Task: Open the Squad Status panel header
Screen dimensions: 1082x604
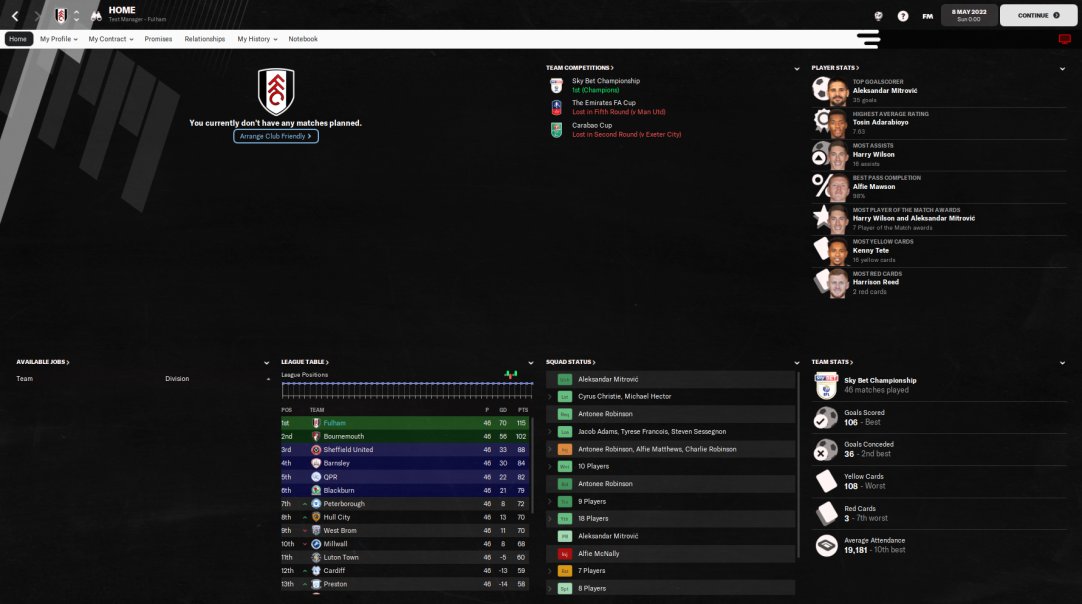Action: 570,362
